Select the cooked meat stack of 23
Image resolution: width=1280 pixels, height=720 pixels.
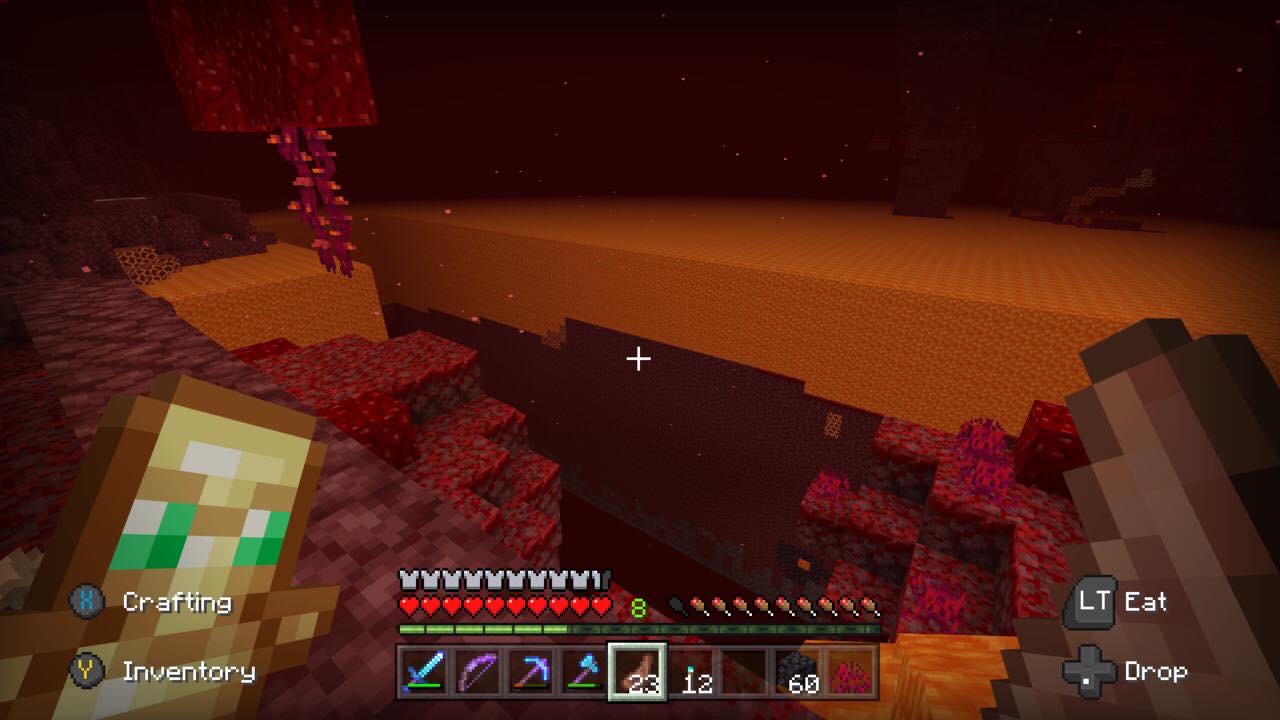pos(638,670)
